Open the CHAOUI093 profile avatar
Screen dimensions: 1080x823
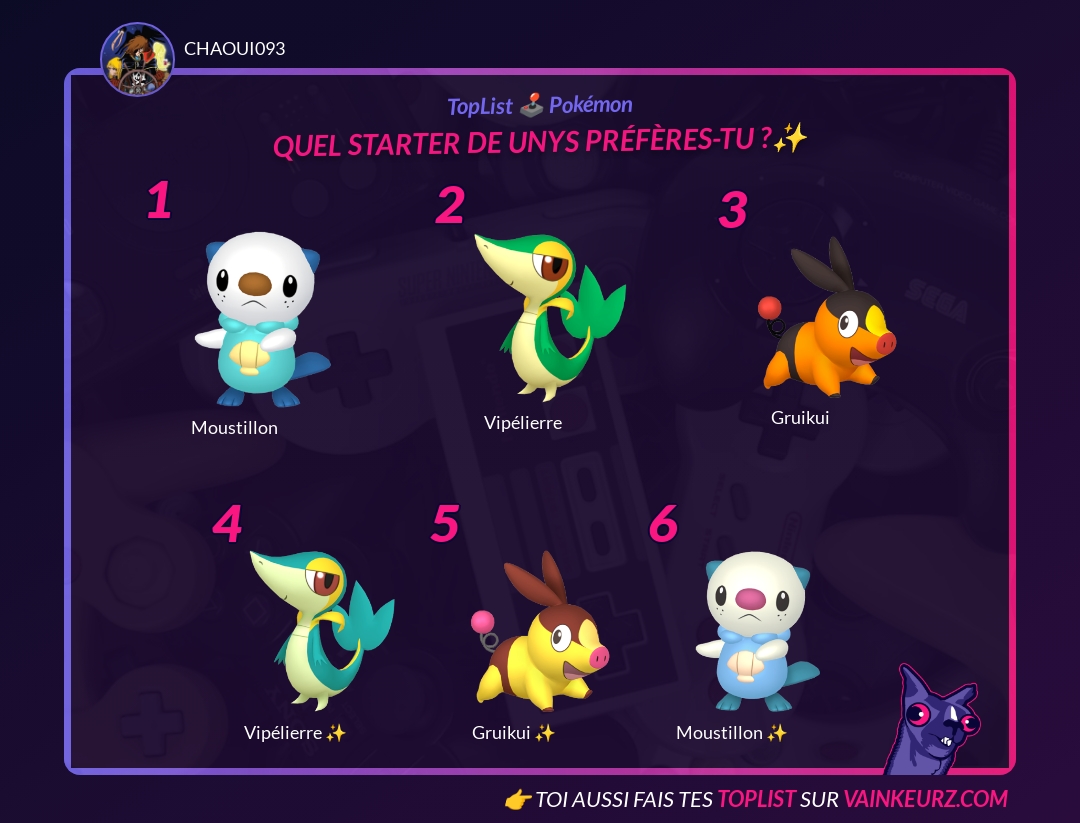[138, 60]
